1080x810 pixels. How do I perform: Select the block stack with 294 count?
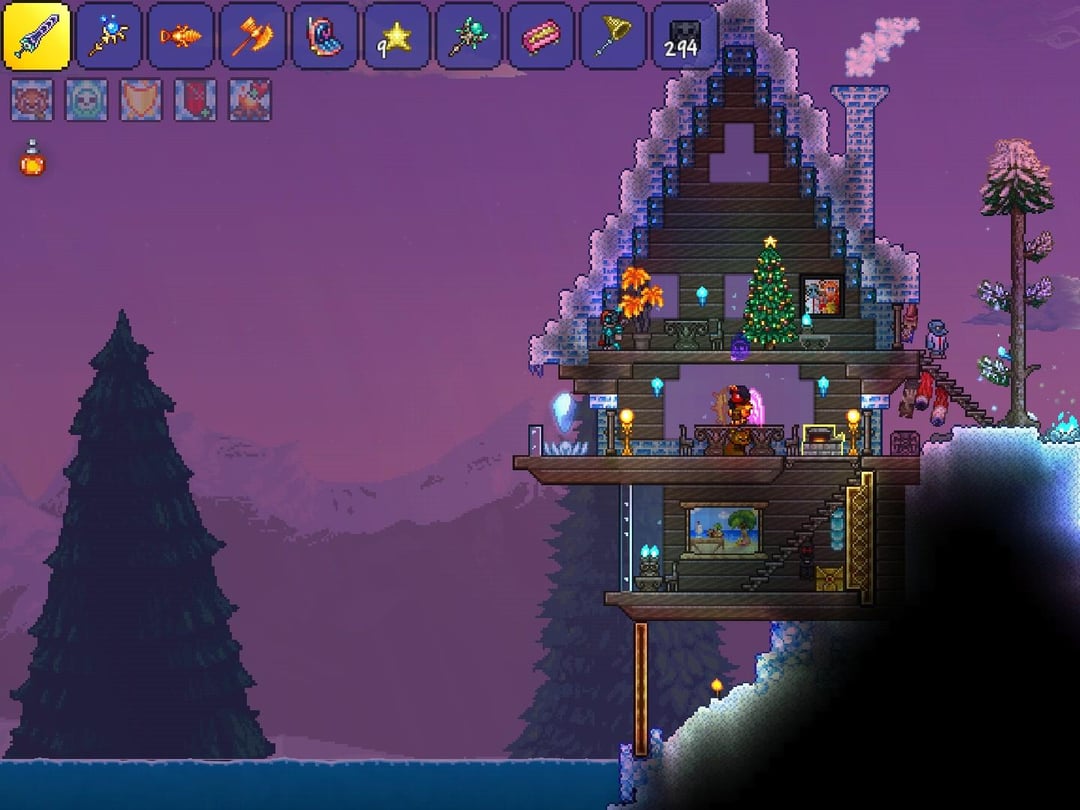[x=685, y=36]
